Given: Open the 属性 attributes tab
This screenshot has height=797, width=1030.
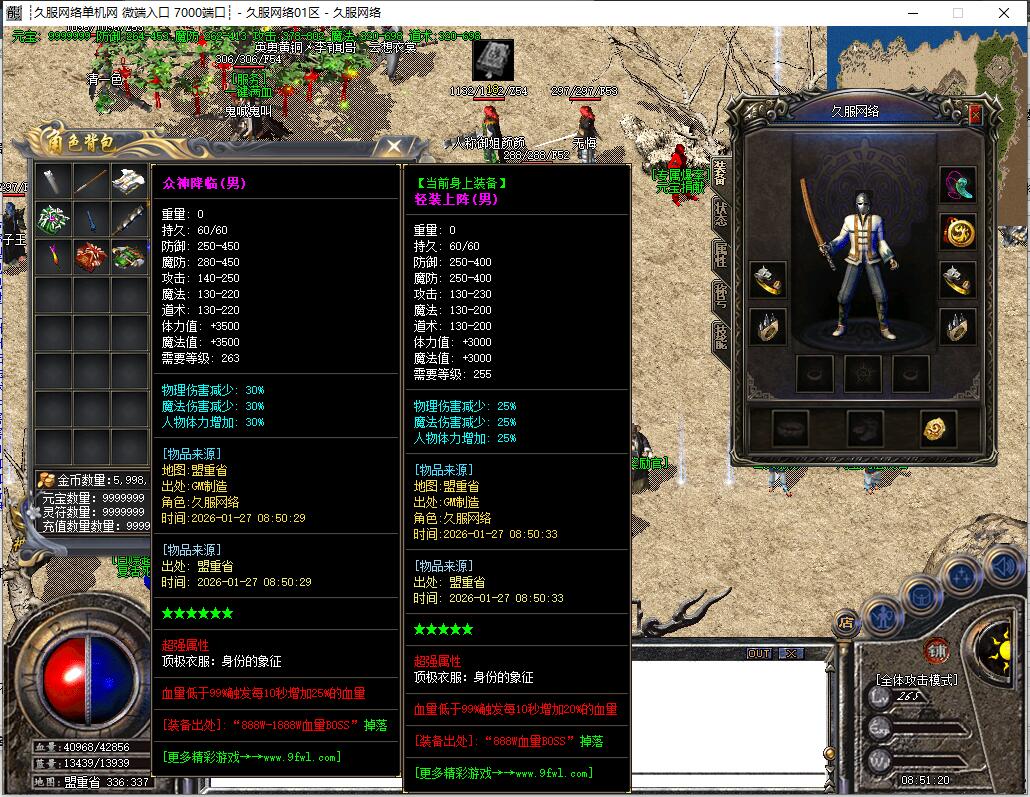Looking at the screenshot, I should tap(720, 254).
